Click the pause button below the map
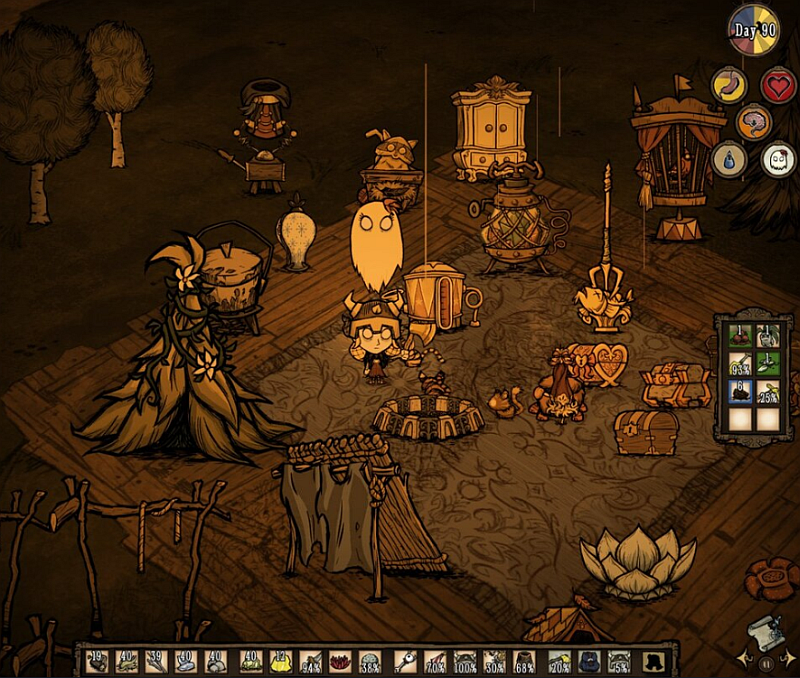This screenshot has height=678, width=800. tap(766, 661)
